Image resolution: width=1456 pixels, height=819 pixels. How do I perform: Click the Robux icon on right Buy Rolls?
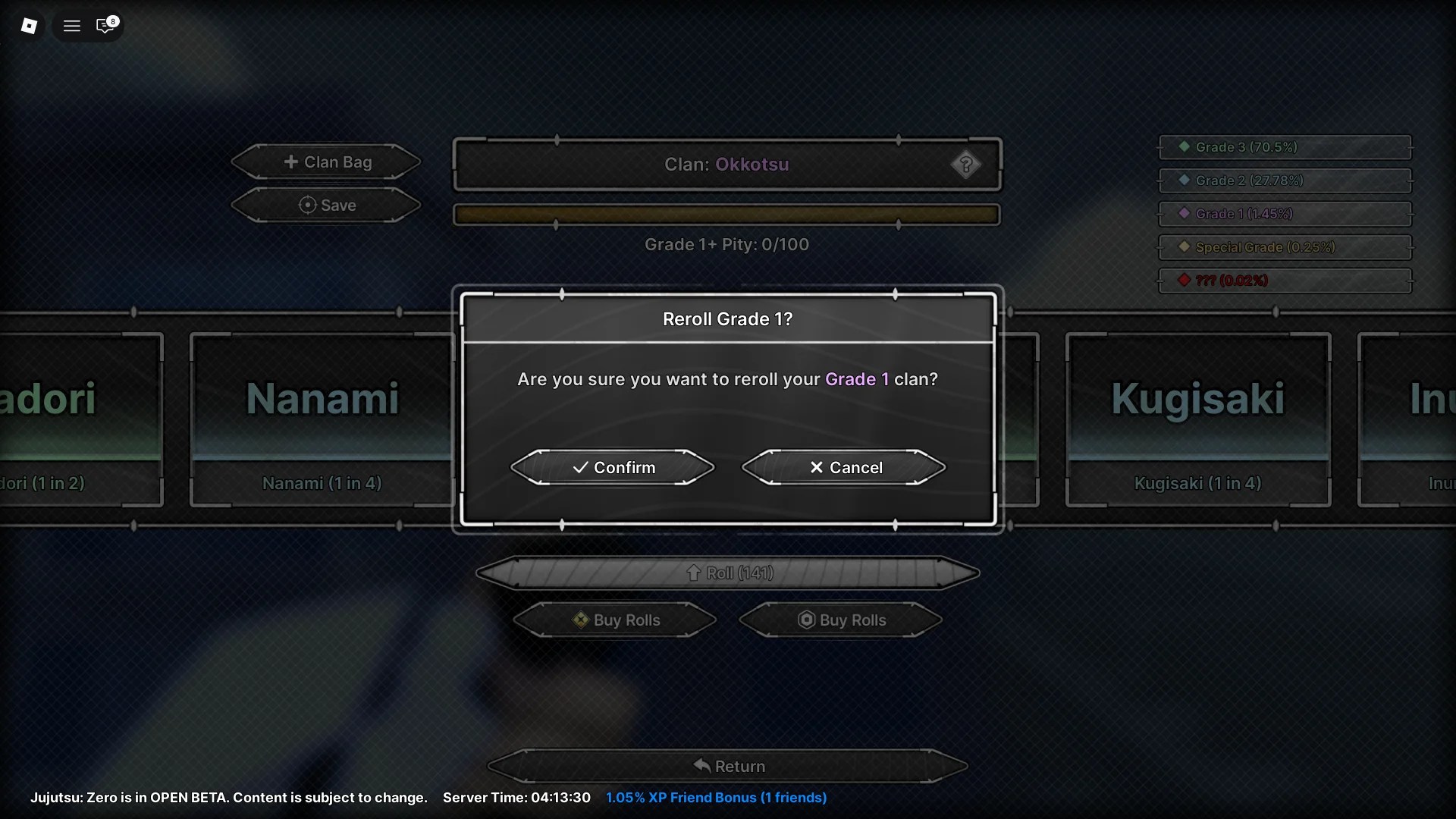(x=807, y=620)
